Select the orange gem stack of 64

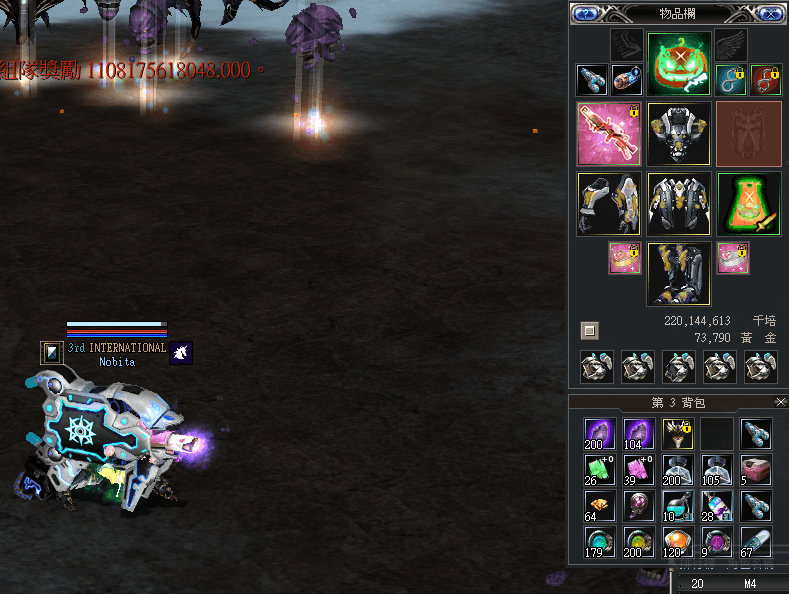click(600, 505)
